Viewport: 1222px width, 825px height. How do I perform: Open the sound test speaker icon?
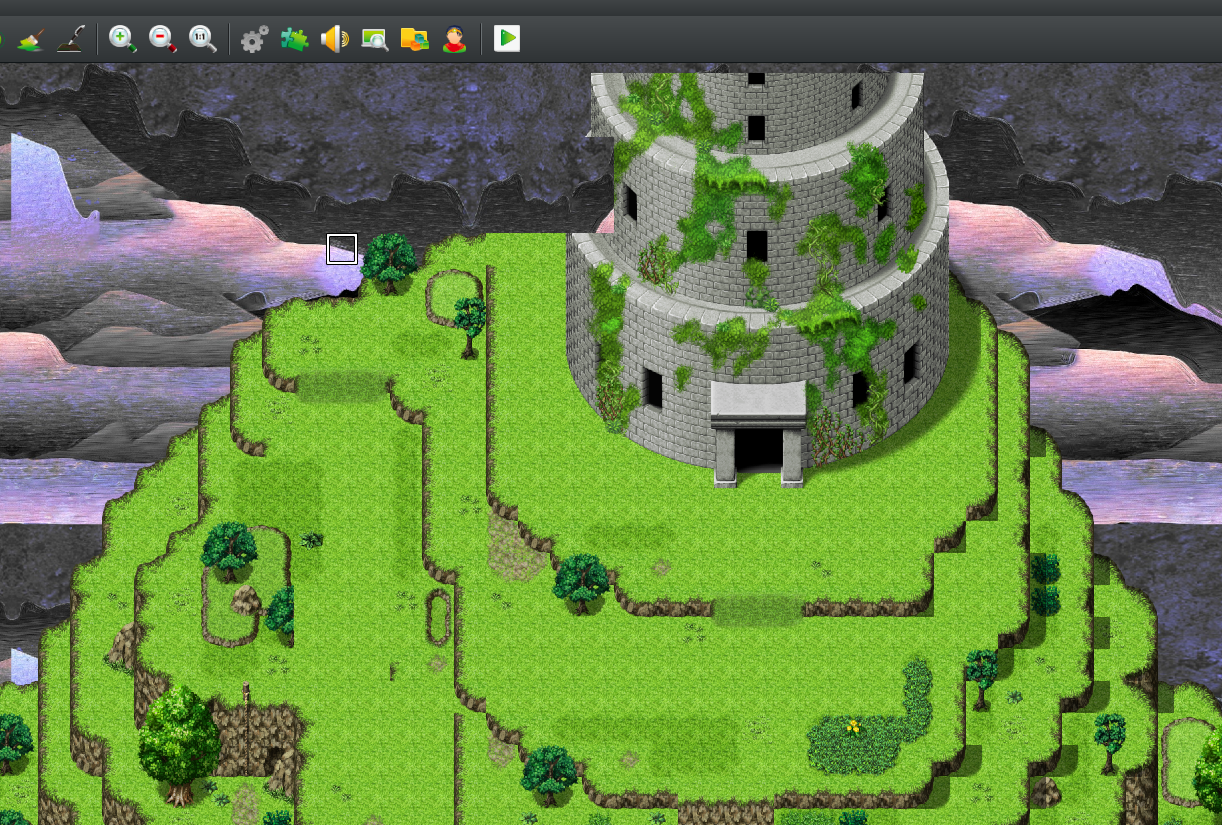click(334, 40)
